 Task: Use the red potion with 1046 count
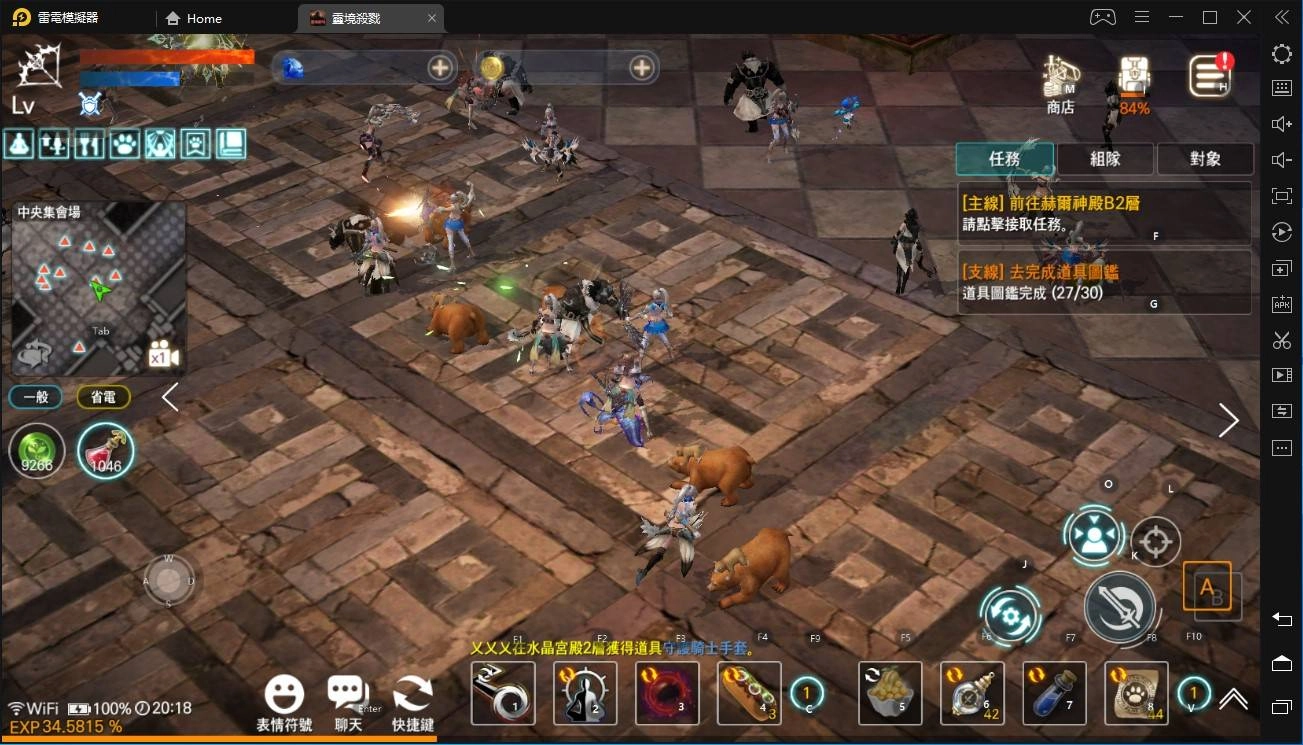click(x=105, y=451)
